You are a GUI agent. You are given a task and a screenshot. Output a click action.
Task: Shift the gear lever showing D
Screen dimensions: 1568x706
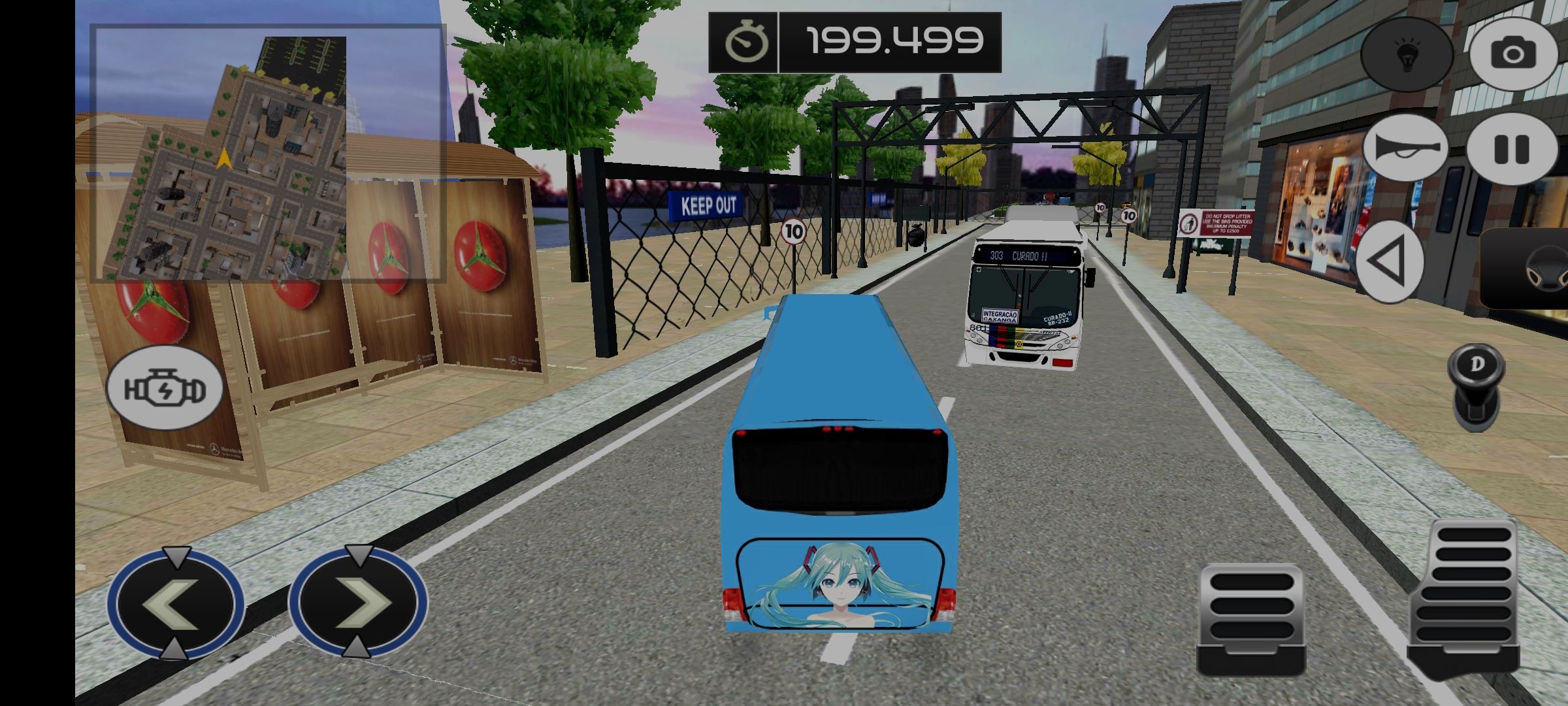[x=1476, y=387]
